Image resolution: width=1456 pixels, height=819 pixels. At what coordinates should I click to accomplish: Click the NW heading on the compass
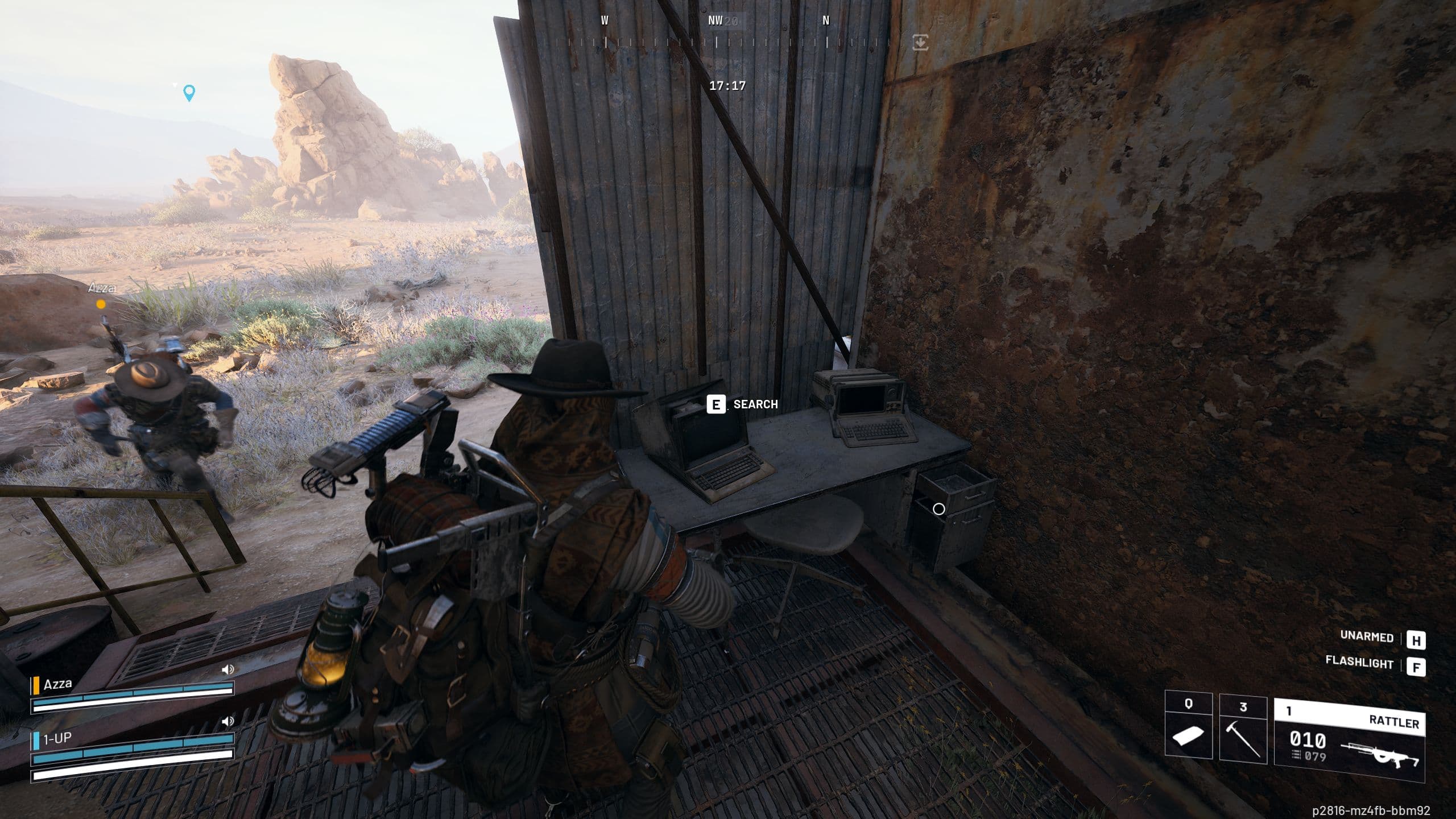click(x=714, y=19)
